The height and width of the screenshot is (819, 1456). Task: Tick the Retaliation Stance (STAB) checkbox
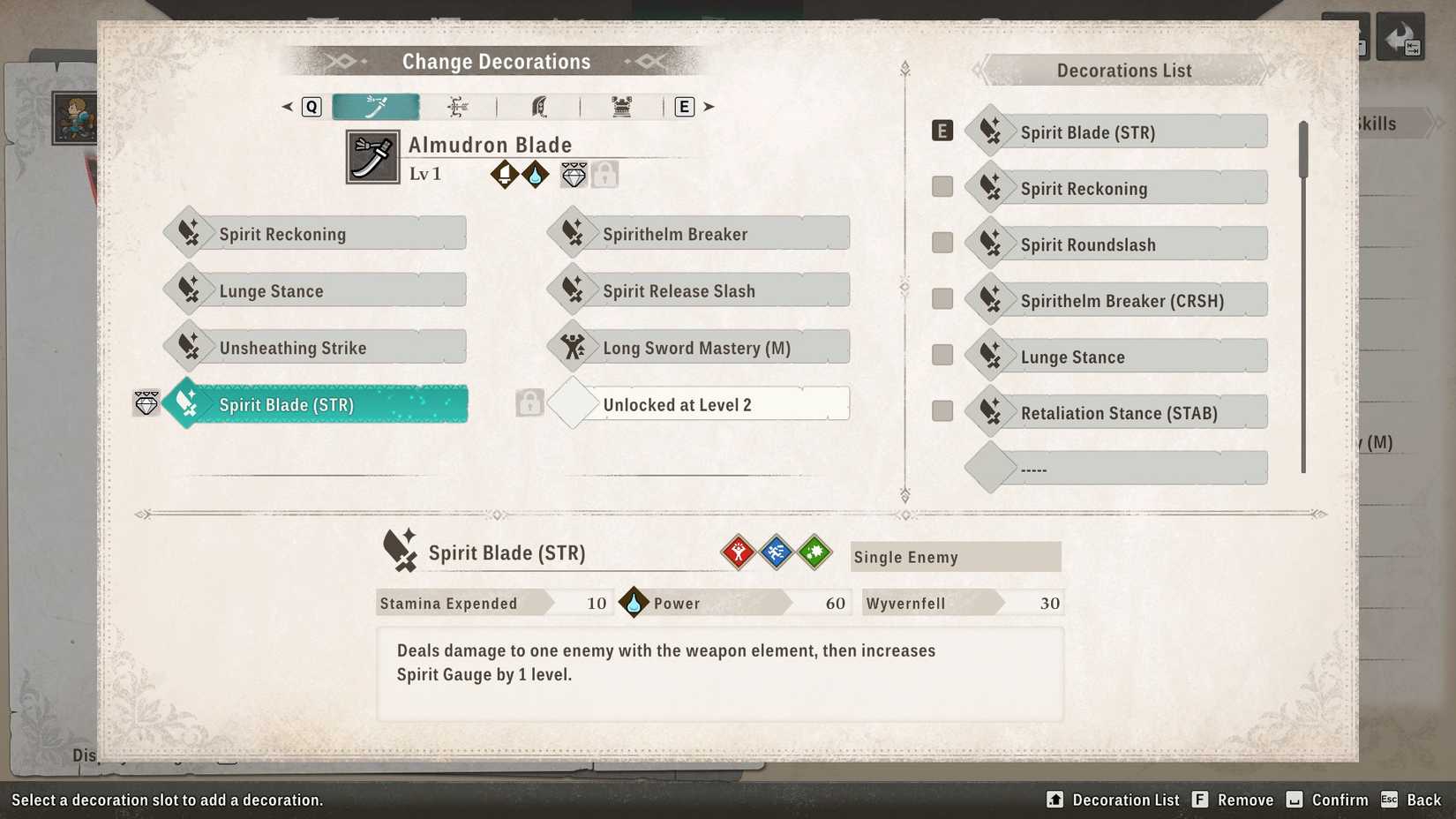click(942, 410)
